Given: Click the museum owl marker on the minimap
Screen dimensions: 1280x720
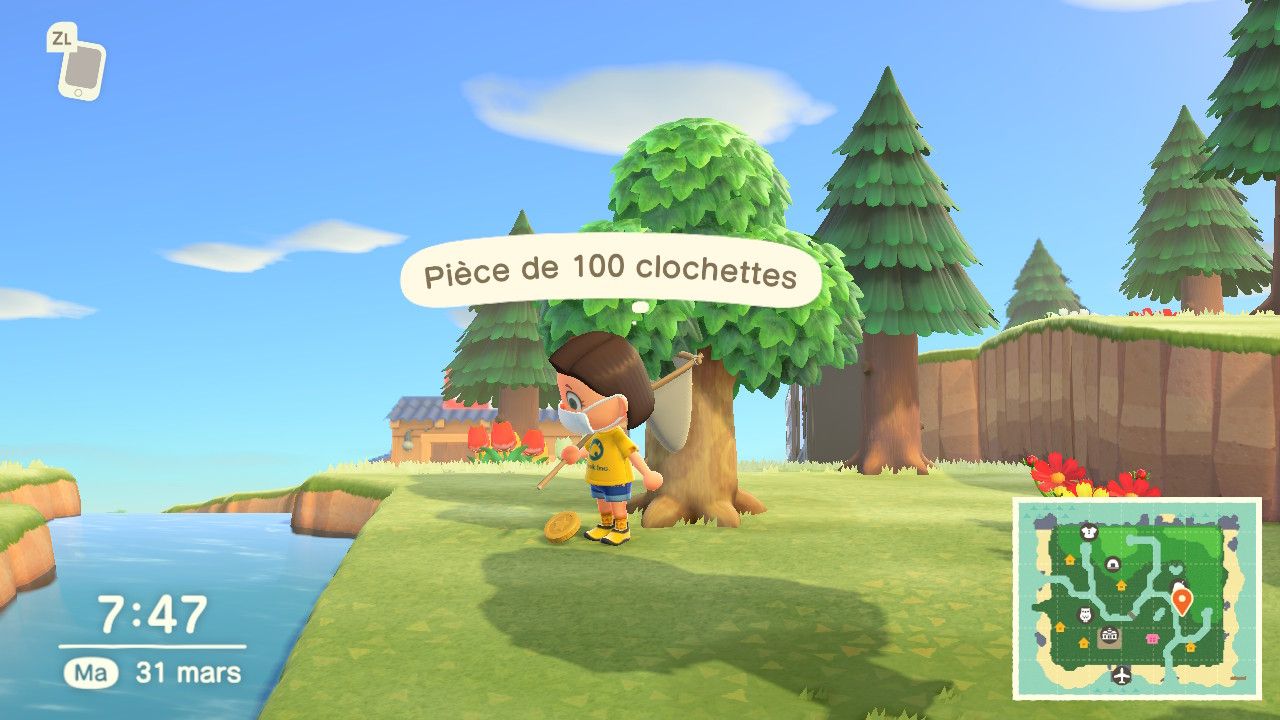Looking at the screenshot, I should [1085, 614].
